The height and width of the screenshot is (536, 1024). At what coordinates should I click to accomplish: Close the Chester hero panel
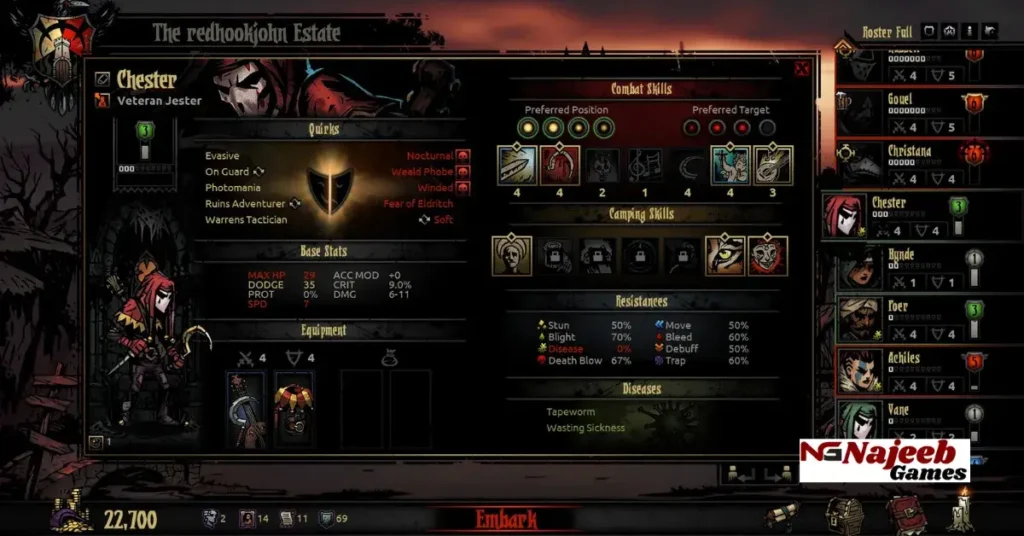[x=801, y=69]
